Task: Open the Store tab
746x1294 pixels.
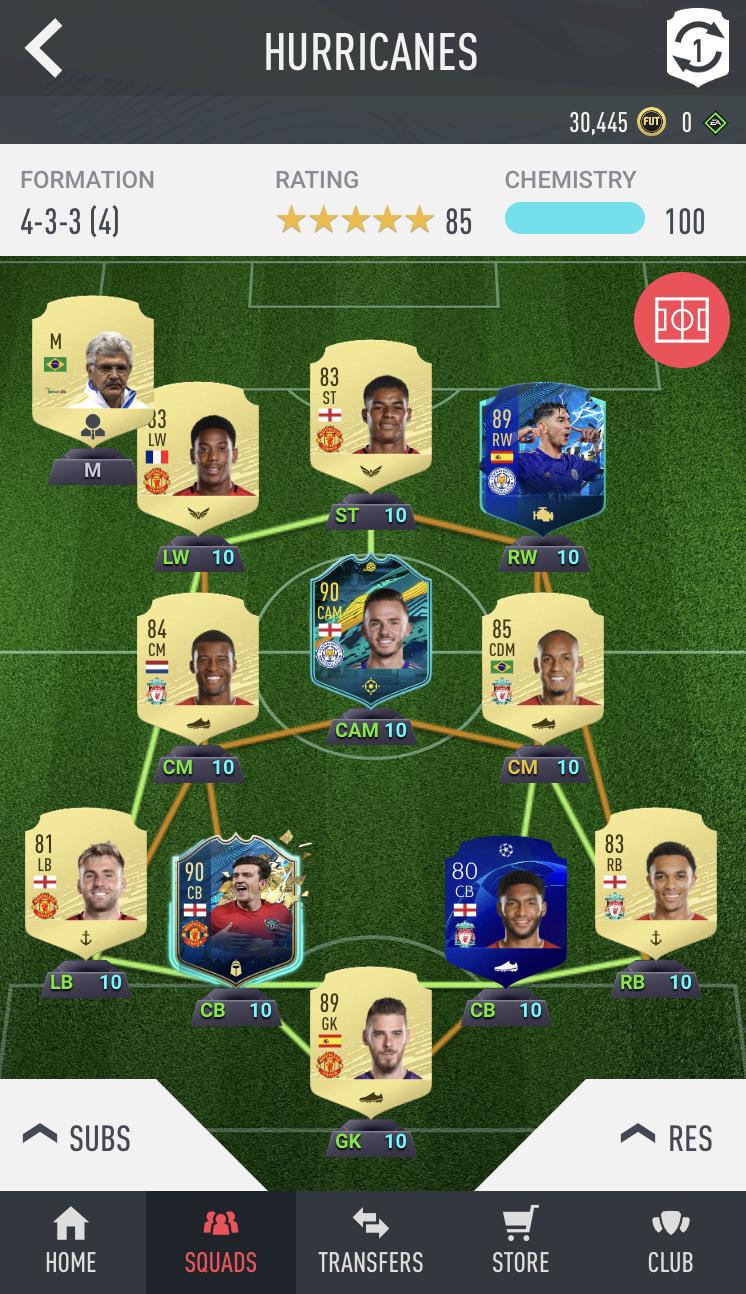Action: click(x=520, y=1242)
